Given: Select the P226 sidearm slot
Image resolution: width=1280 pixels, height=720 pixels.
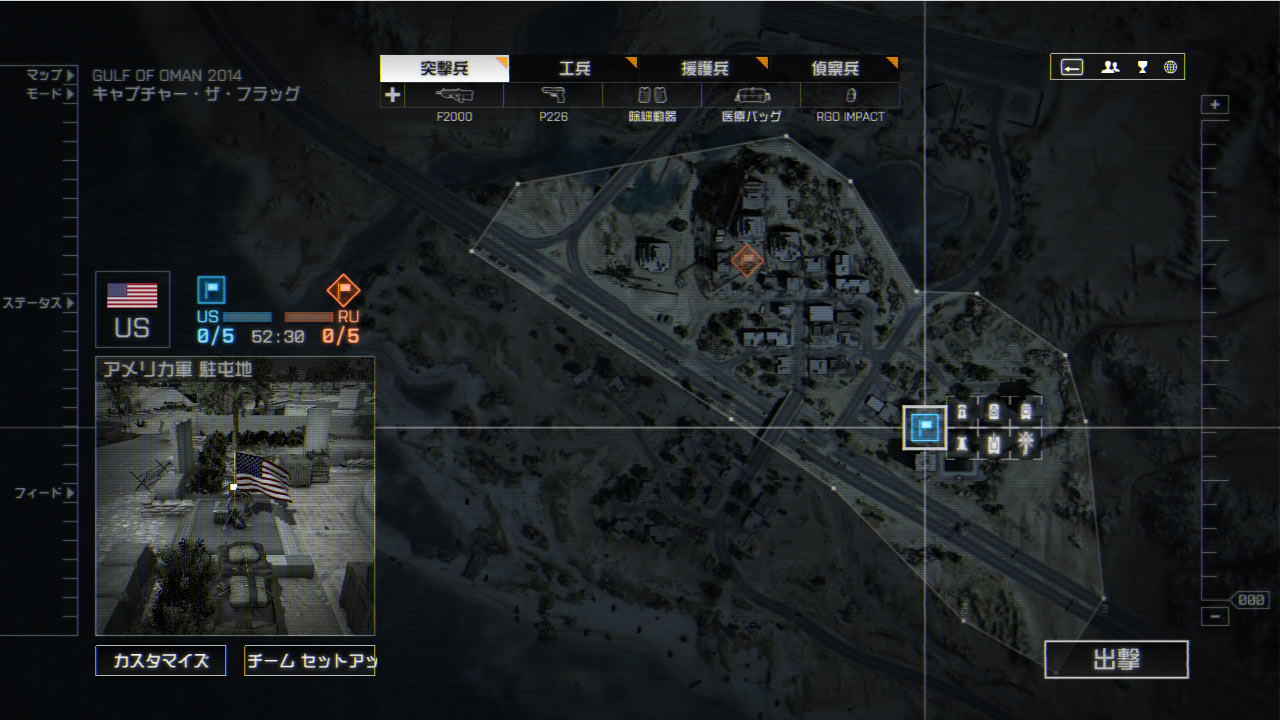Looking at the screenshot, I should 553,96.
